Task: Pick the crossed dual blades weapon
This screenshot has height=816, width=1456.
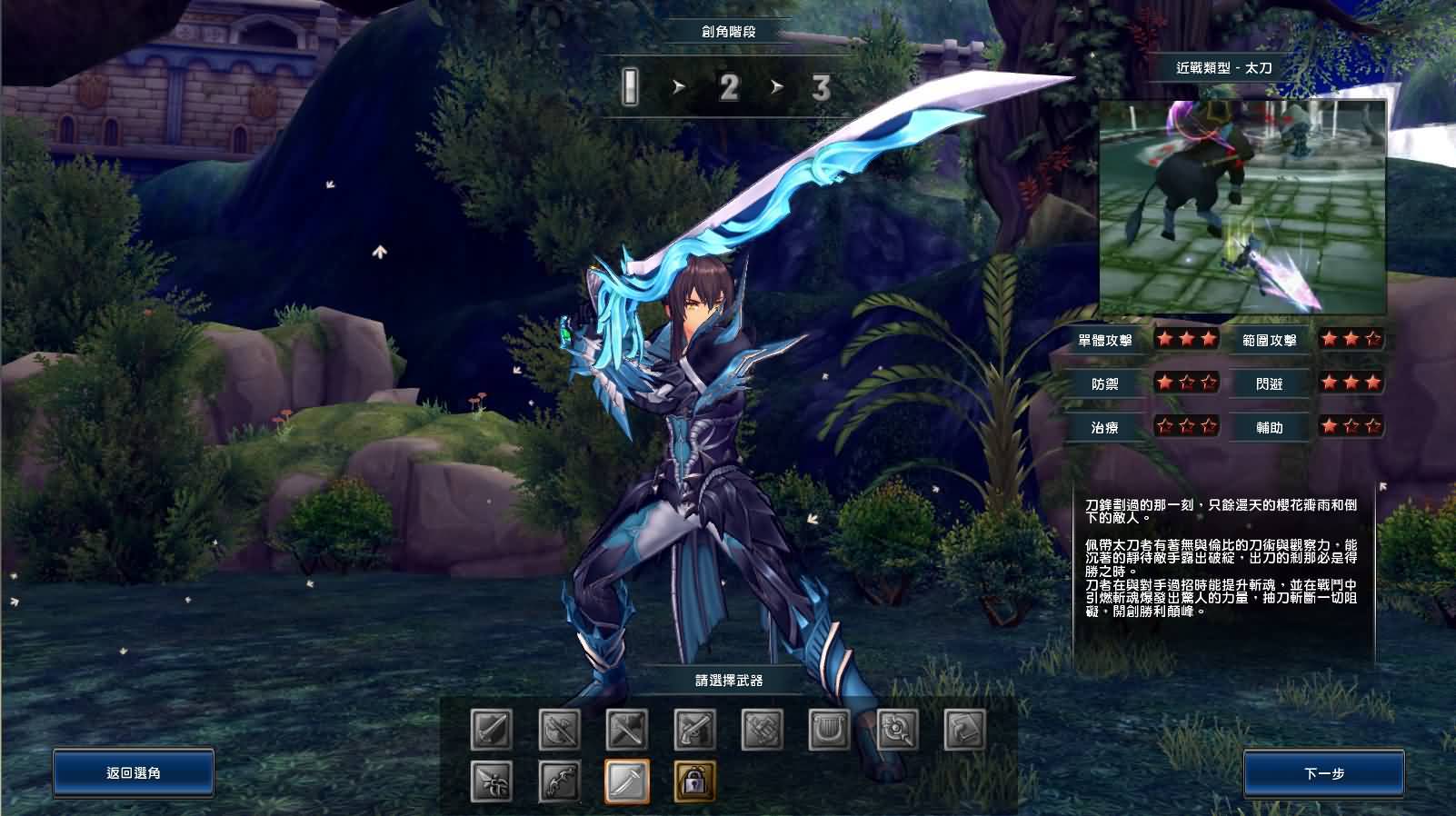Action: pos(559,729)
